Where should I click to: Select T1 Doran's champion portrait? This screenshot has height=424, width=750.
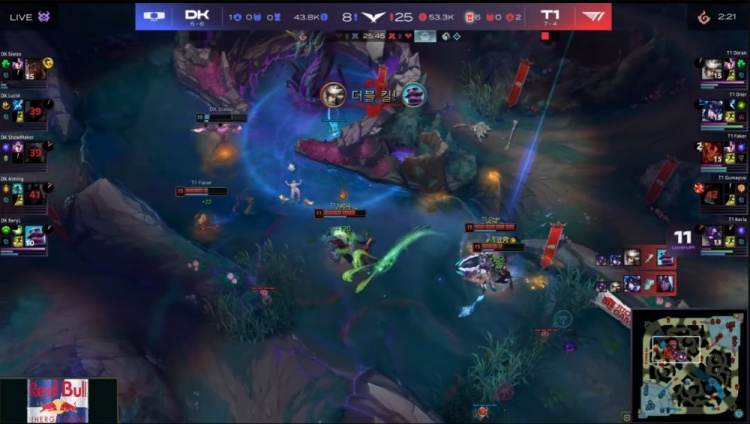pyautogui.click(x=713, y=68)
